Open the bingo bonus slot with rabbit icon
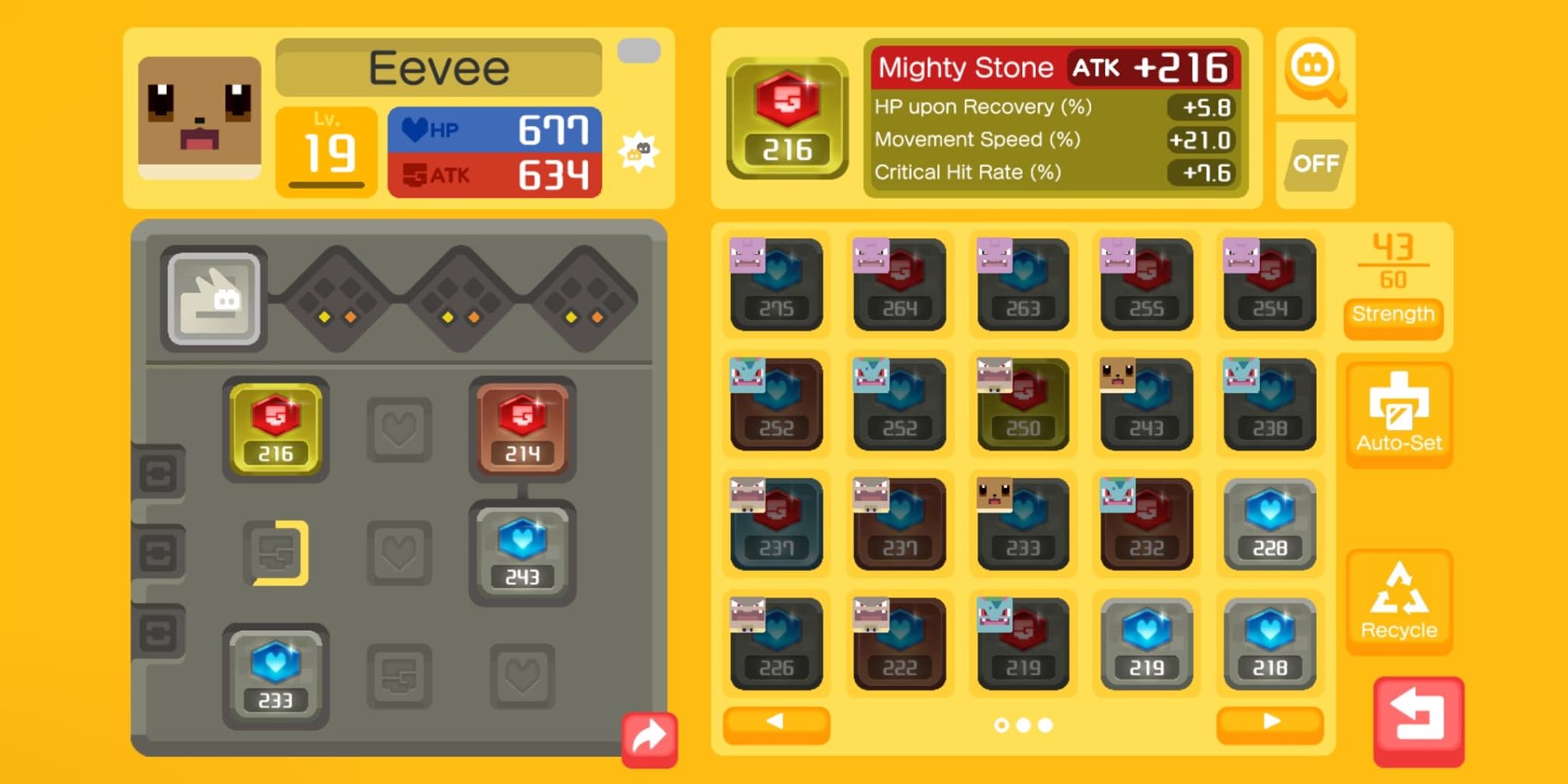Screen dimensions: 1568x784 214,299
